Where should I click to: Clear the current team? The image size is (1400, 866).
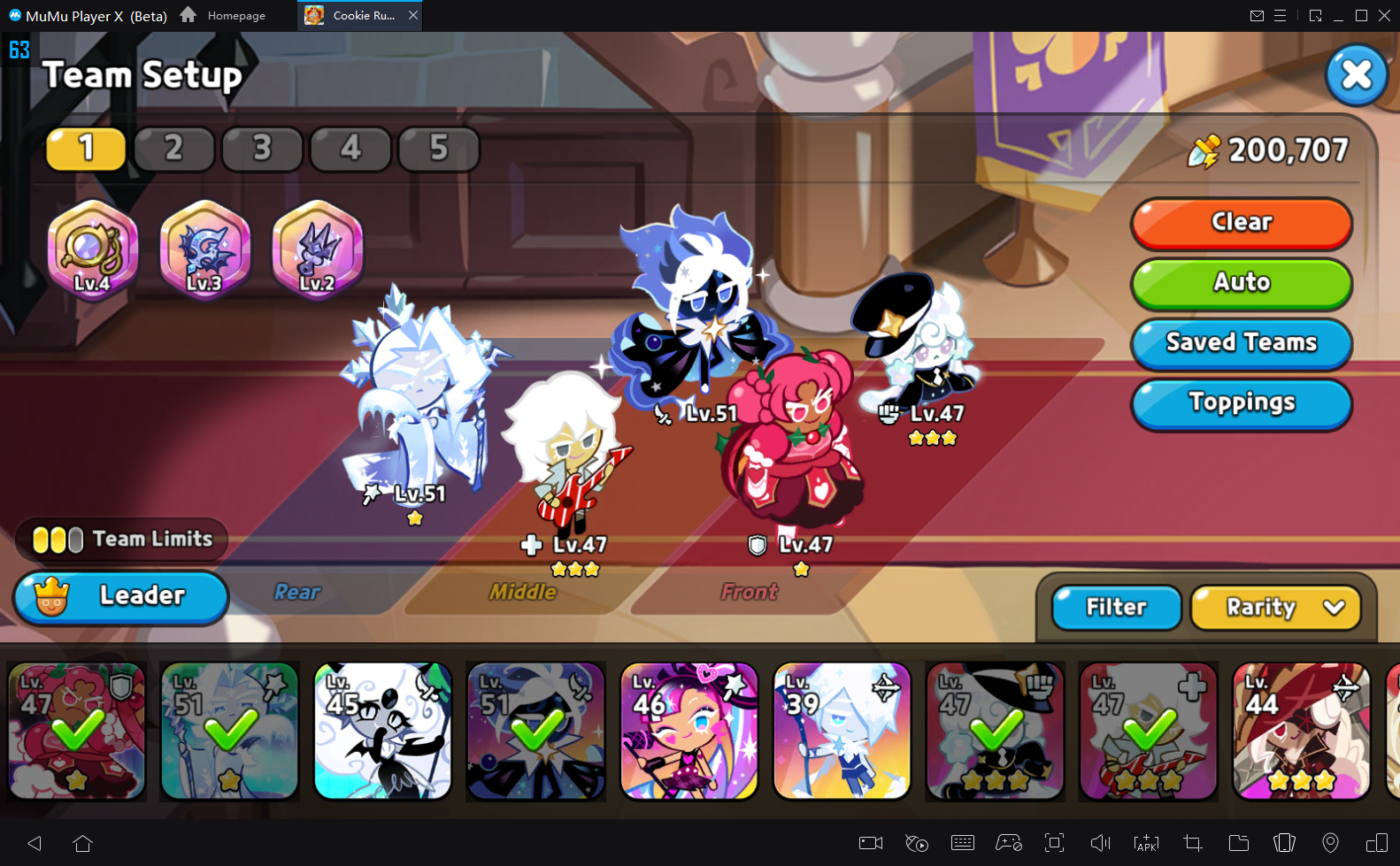point(1241,223)
